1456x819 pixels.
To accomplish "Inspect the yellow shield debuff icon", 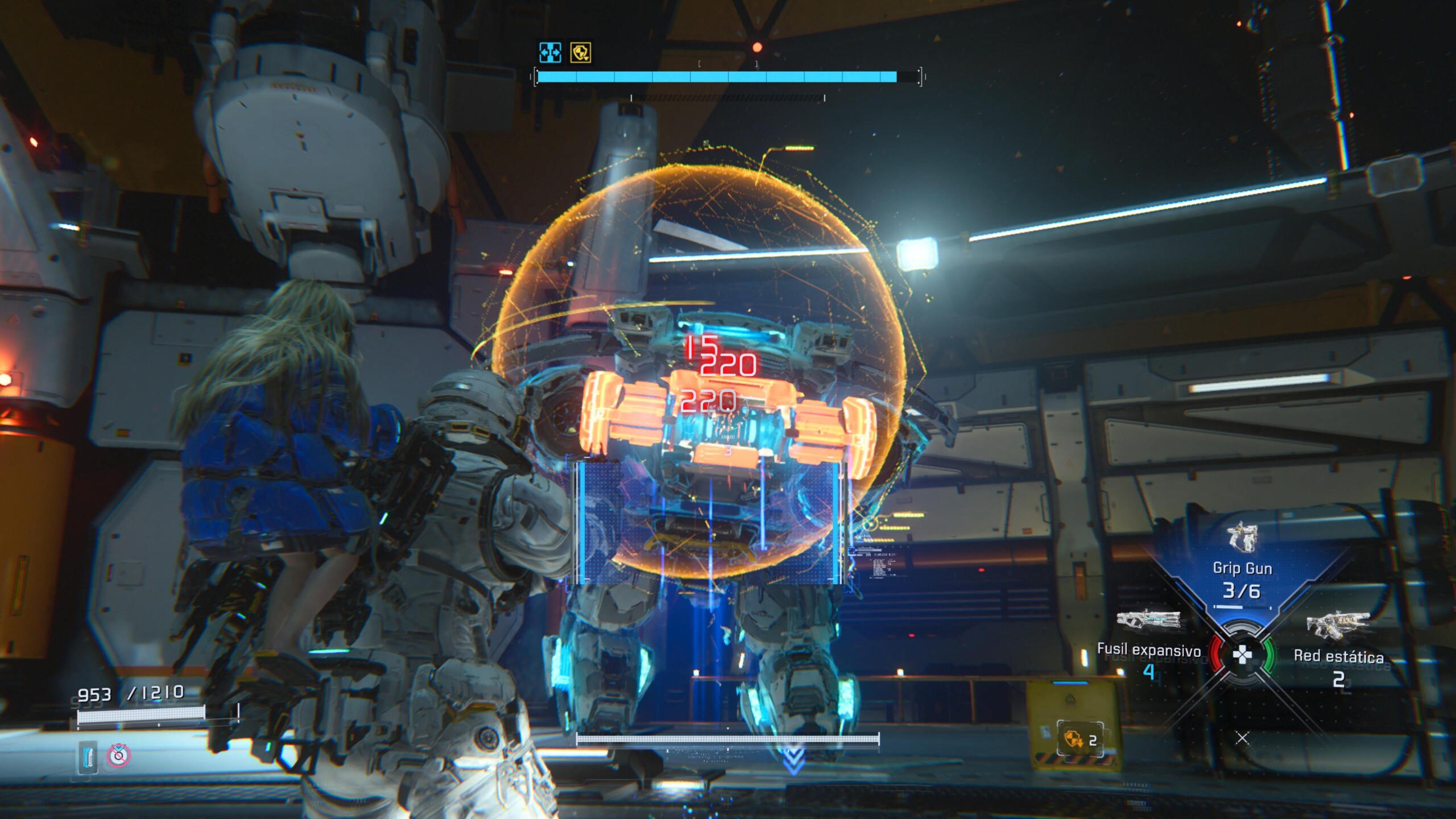I will [x=581, y=52].
